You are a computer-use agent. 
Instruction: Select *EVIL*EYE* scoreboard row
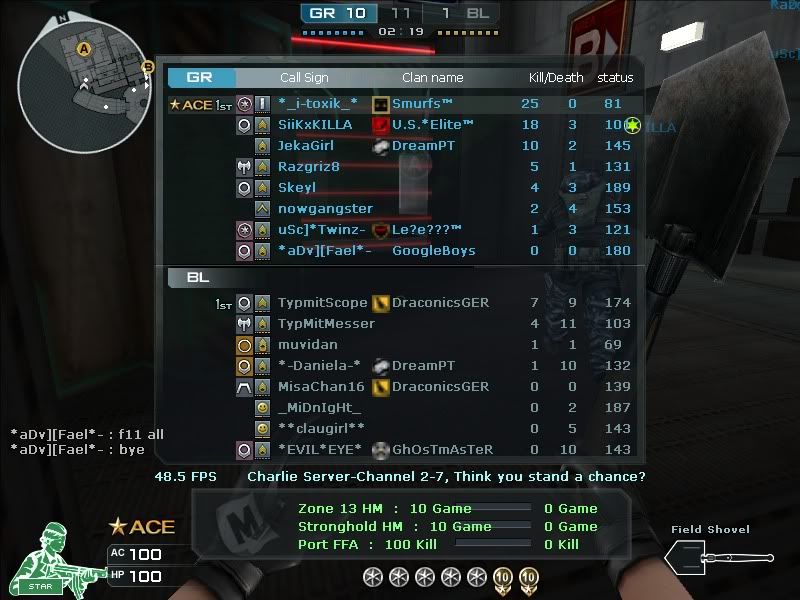click(317, 450)
